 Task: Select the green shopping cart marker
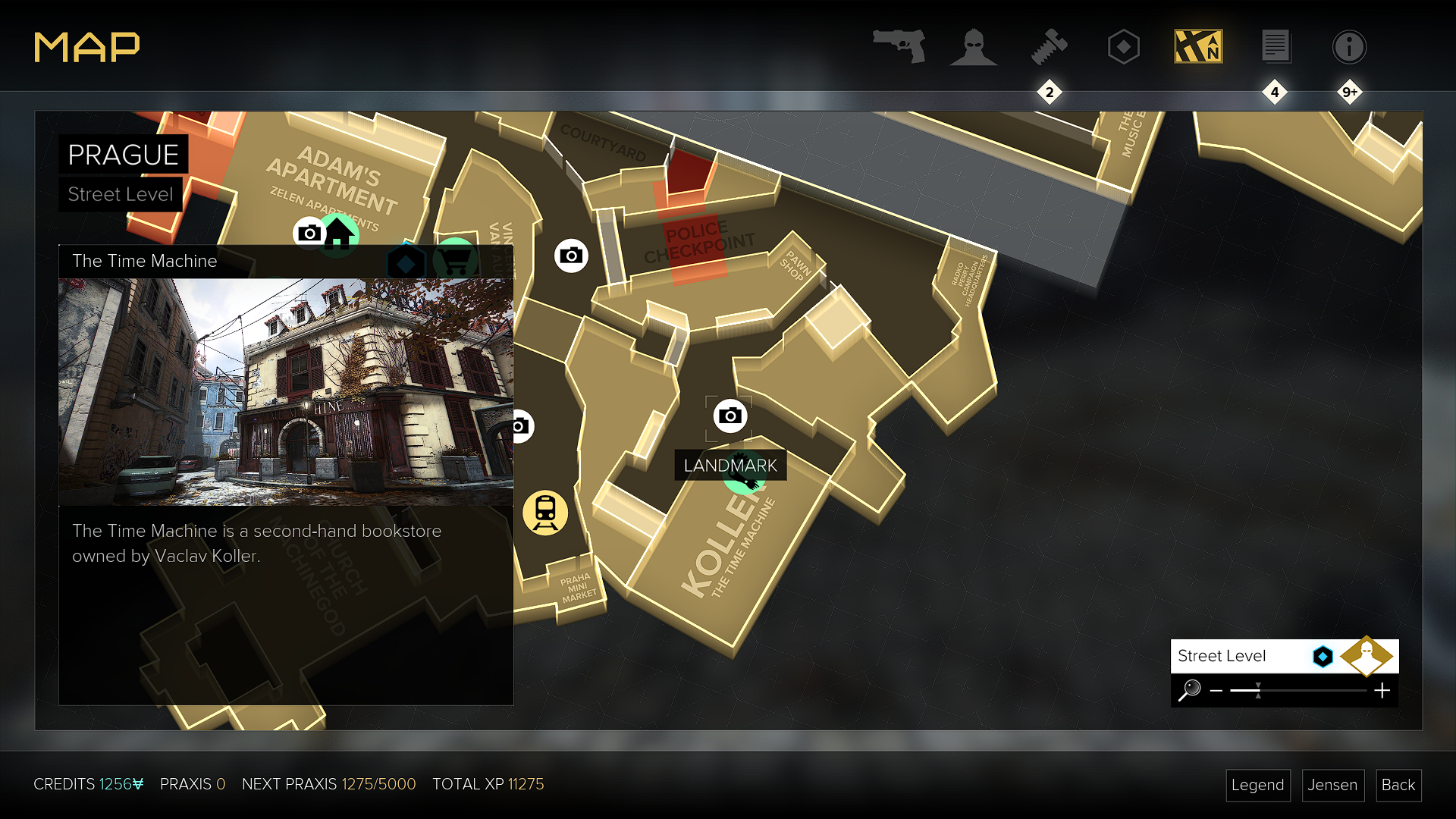click(x=456, y=260)
